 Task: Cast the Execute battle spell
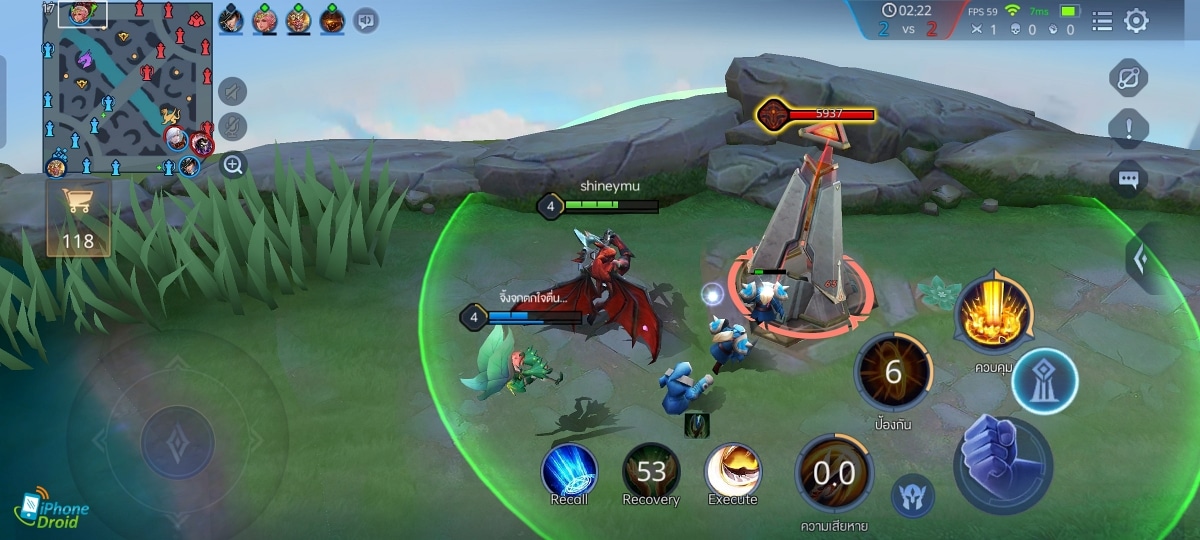coord(733,471)
